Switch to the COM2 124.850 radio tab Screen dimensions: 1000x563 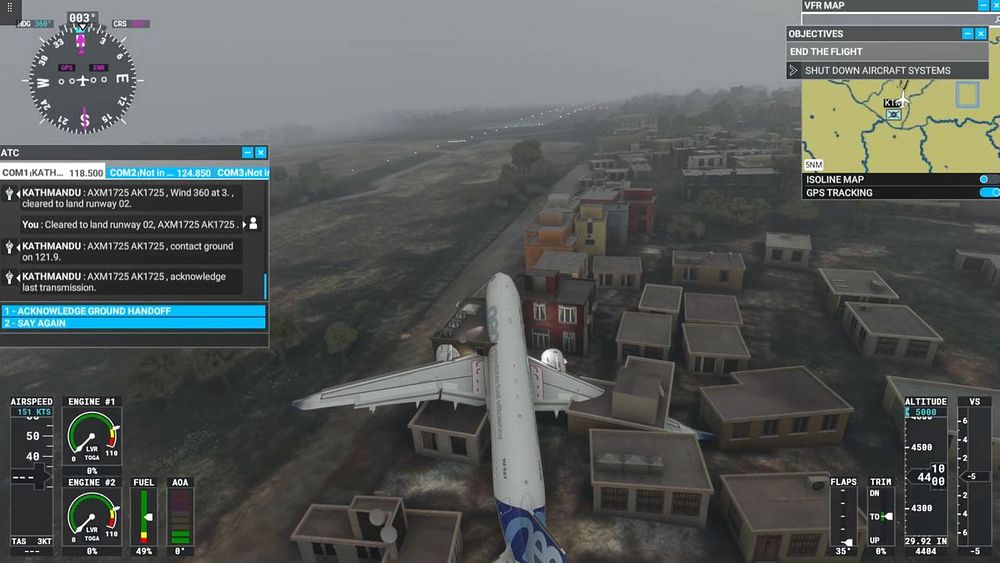pyautogui.click(x=162, y=173)
